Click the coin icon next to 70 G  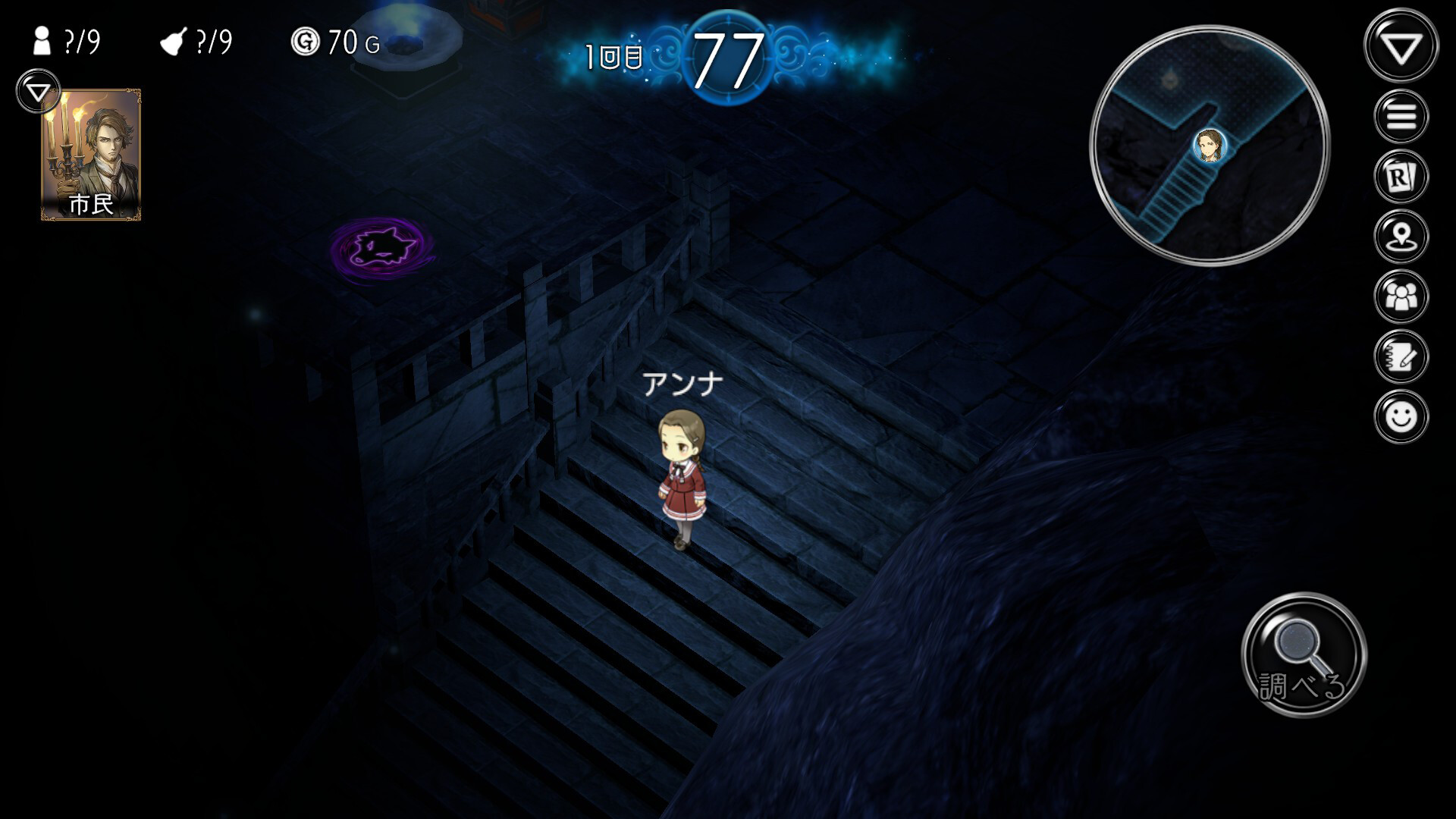tap(303, 42)
